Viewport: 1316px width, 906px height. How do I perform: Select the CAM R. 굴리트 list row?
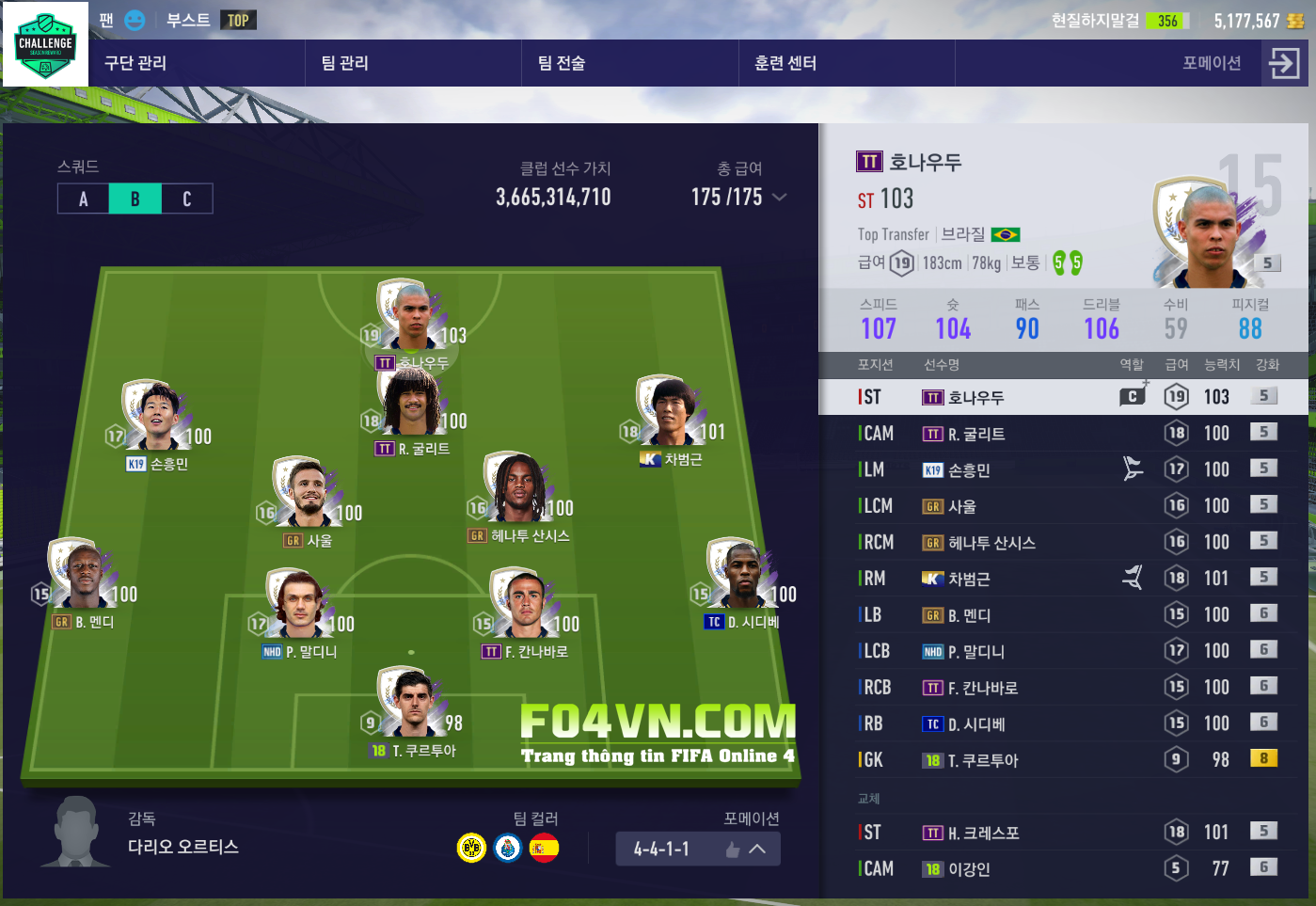click(1063, 434)
